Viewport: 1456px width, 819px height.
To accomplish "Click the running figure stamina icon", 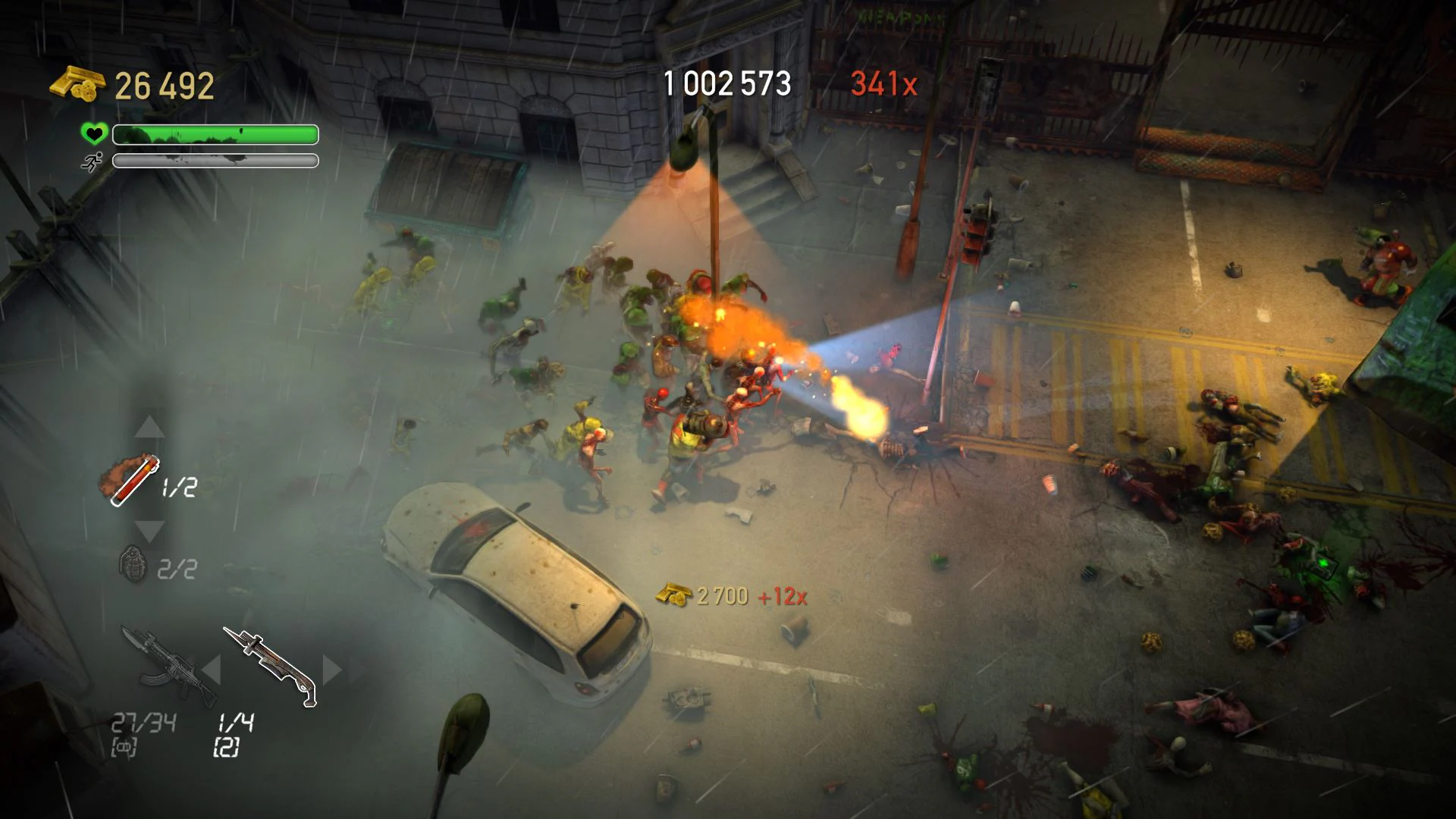I will click(x=91, y=162).
